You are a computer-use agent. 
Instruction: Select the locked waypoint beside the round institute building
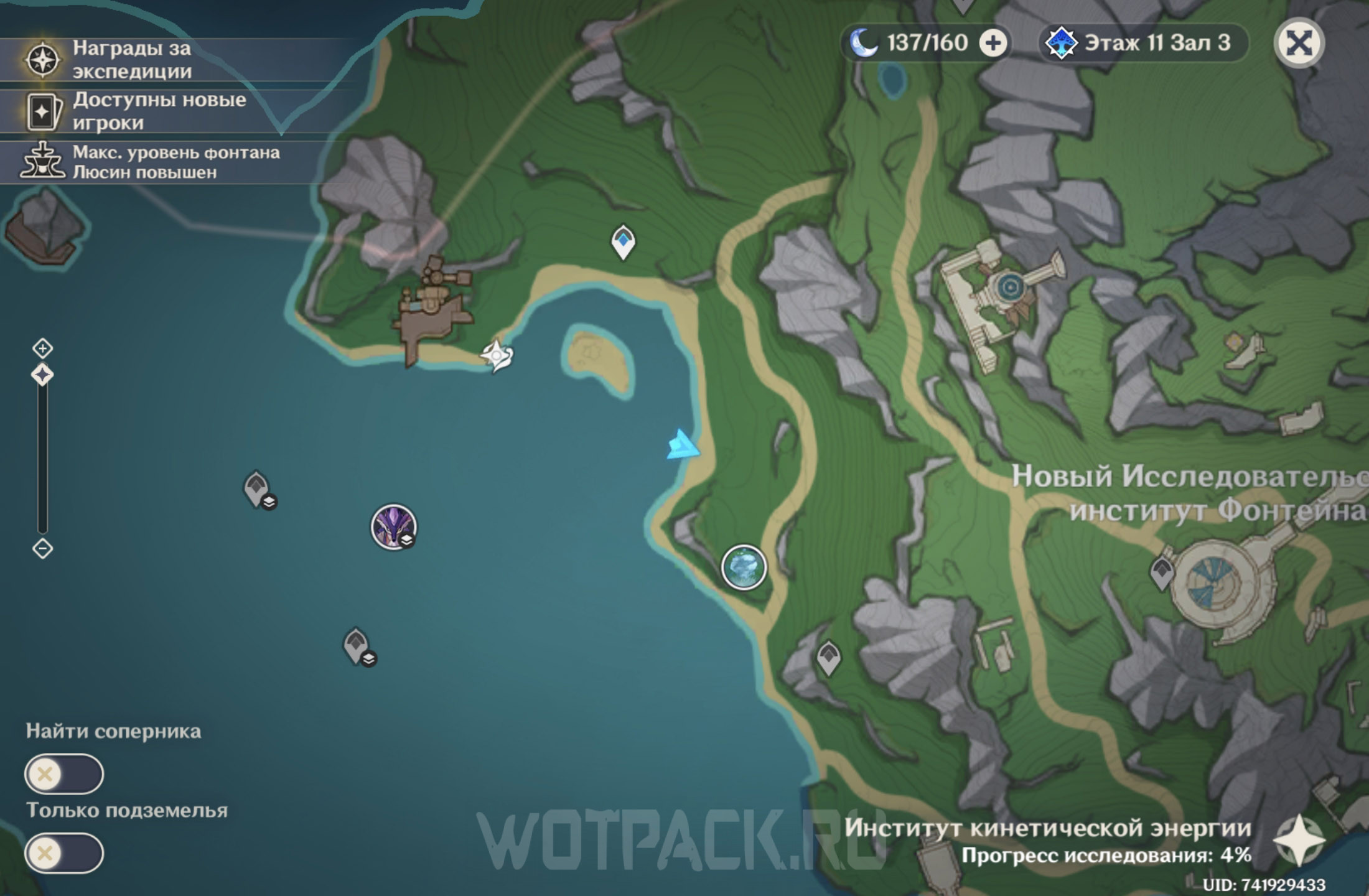[1161, 572]
